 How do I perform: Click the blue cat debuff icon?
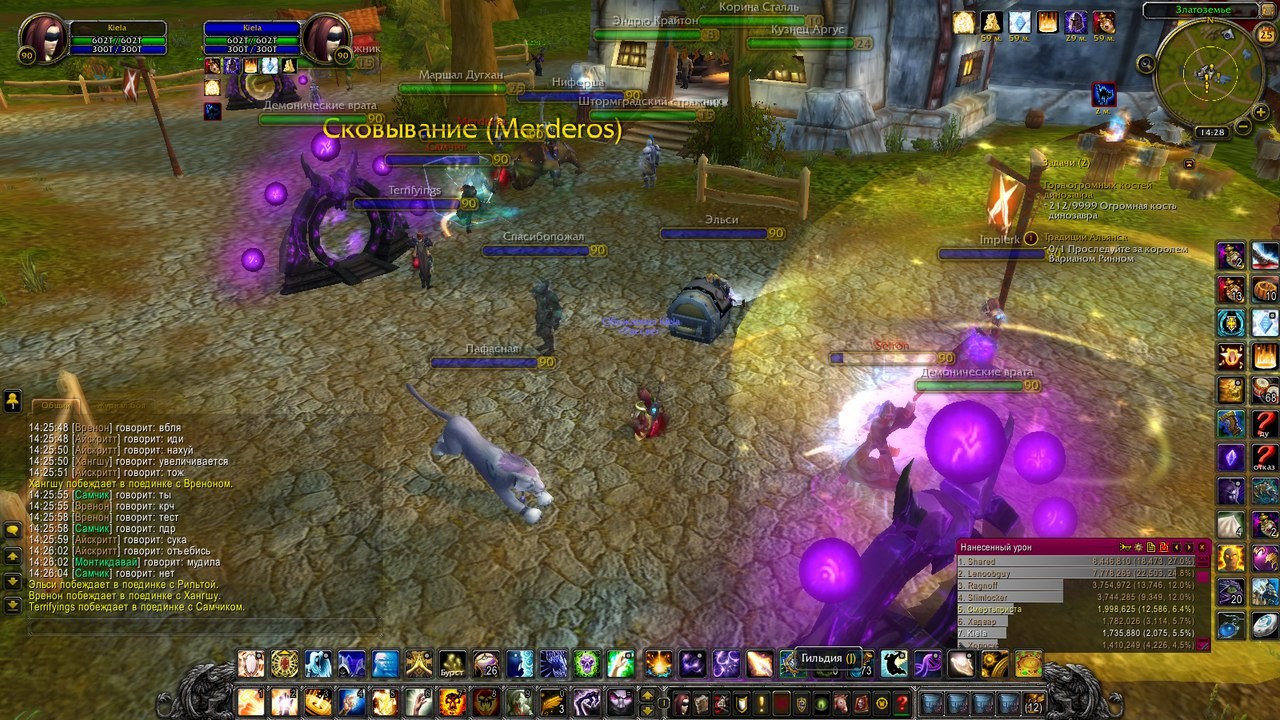[1104, 94]
